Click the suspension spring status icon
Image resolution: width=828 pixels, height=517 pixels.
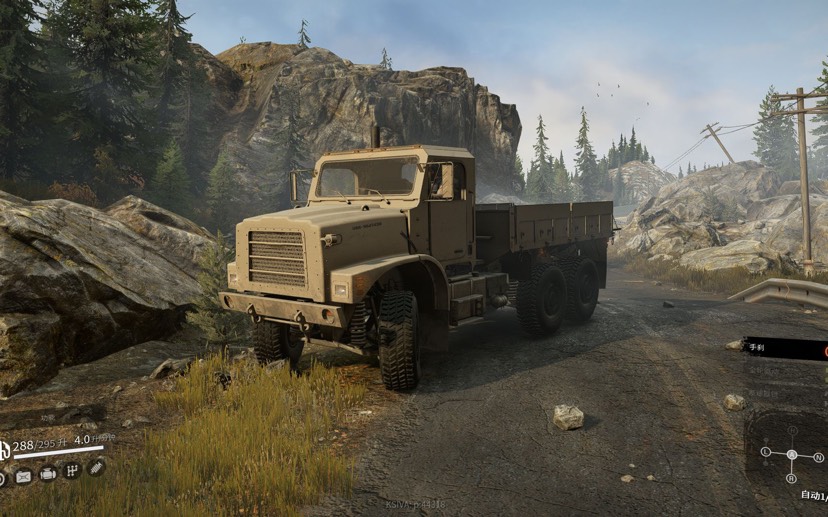click(x=96, y=466)
